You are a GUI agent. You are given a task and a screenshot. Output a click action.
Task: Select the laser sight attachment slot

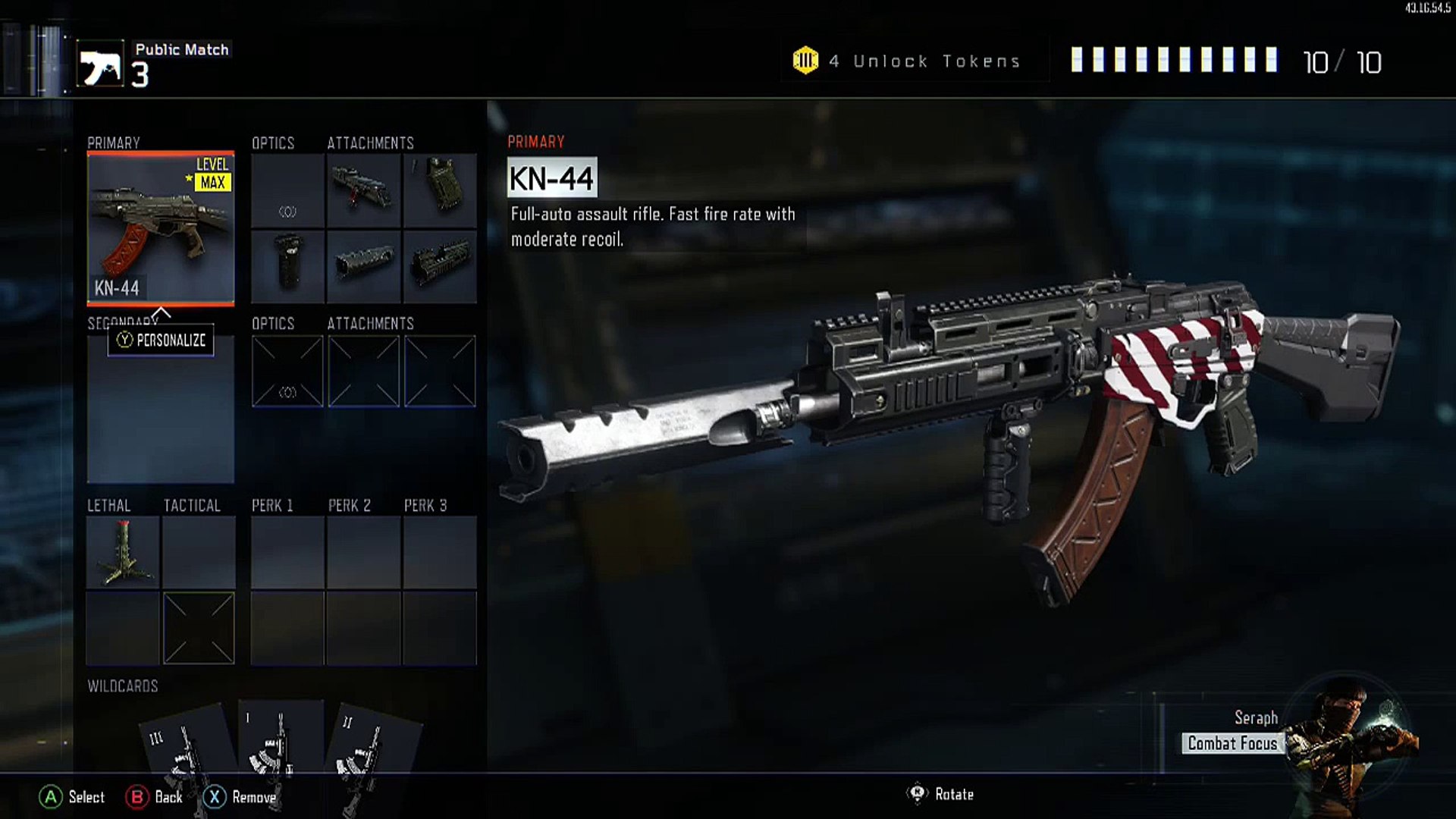tap(363, 190)
